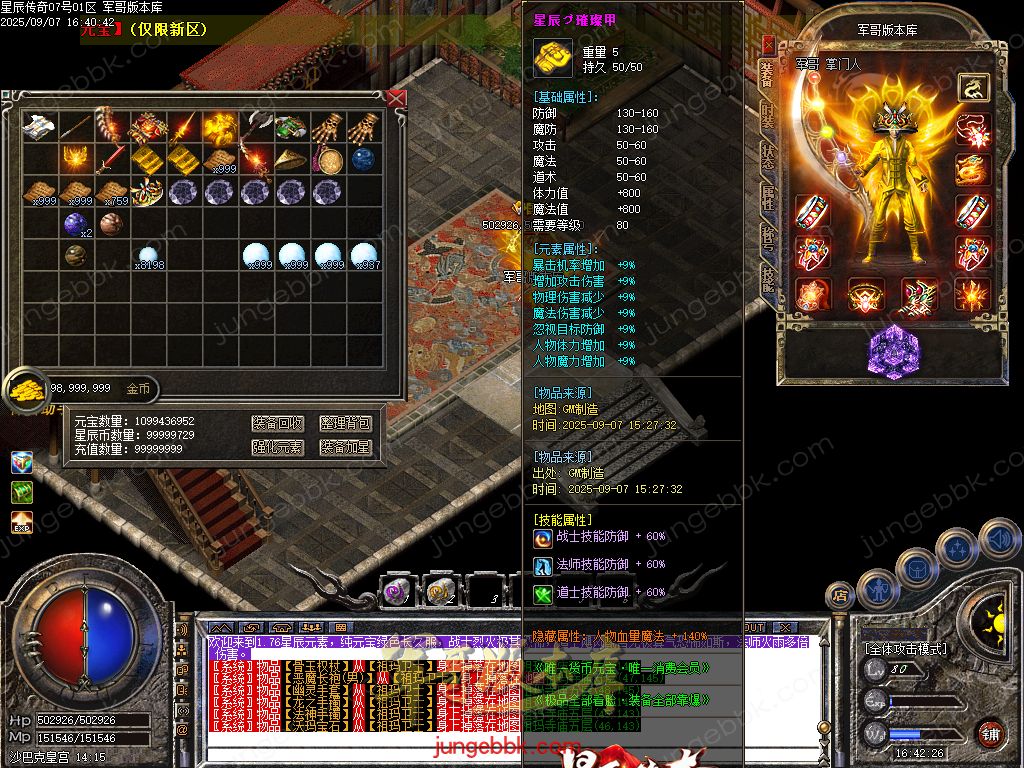Close the character equipment panel

pyautogui.click(x=768, y=45)
